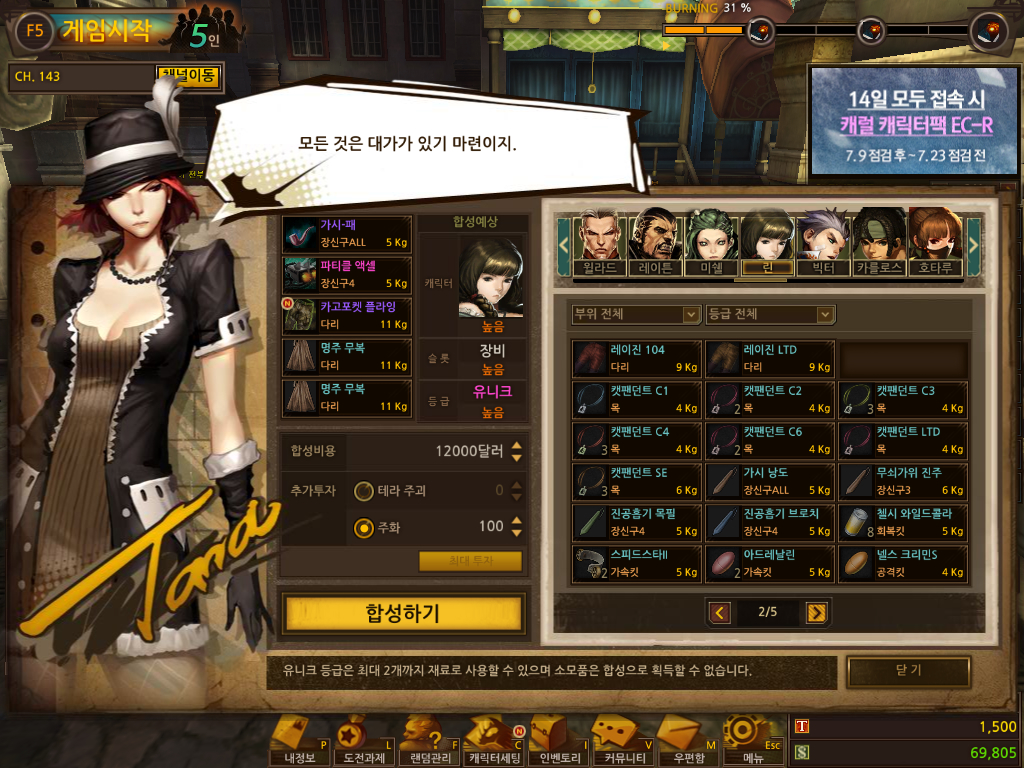Open the 부위 전체 part filter dropdown
Image resolution: width=1024 pixels, height=768 pixels.
tap(636, 314)
